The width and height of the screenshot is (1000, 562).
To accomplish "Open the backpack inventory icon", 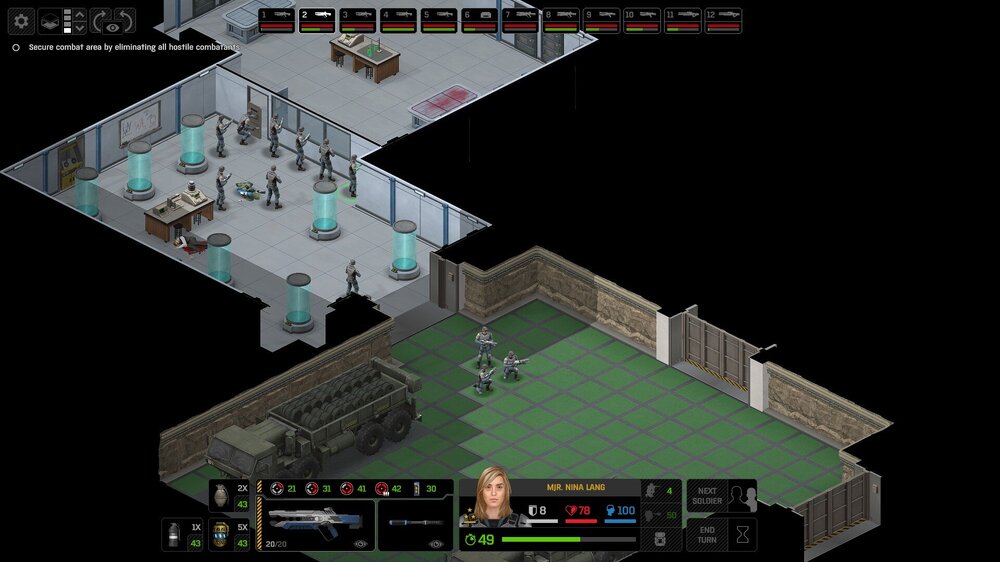I will [660, 539].
